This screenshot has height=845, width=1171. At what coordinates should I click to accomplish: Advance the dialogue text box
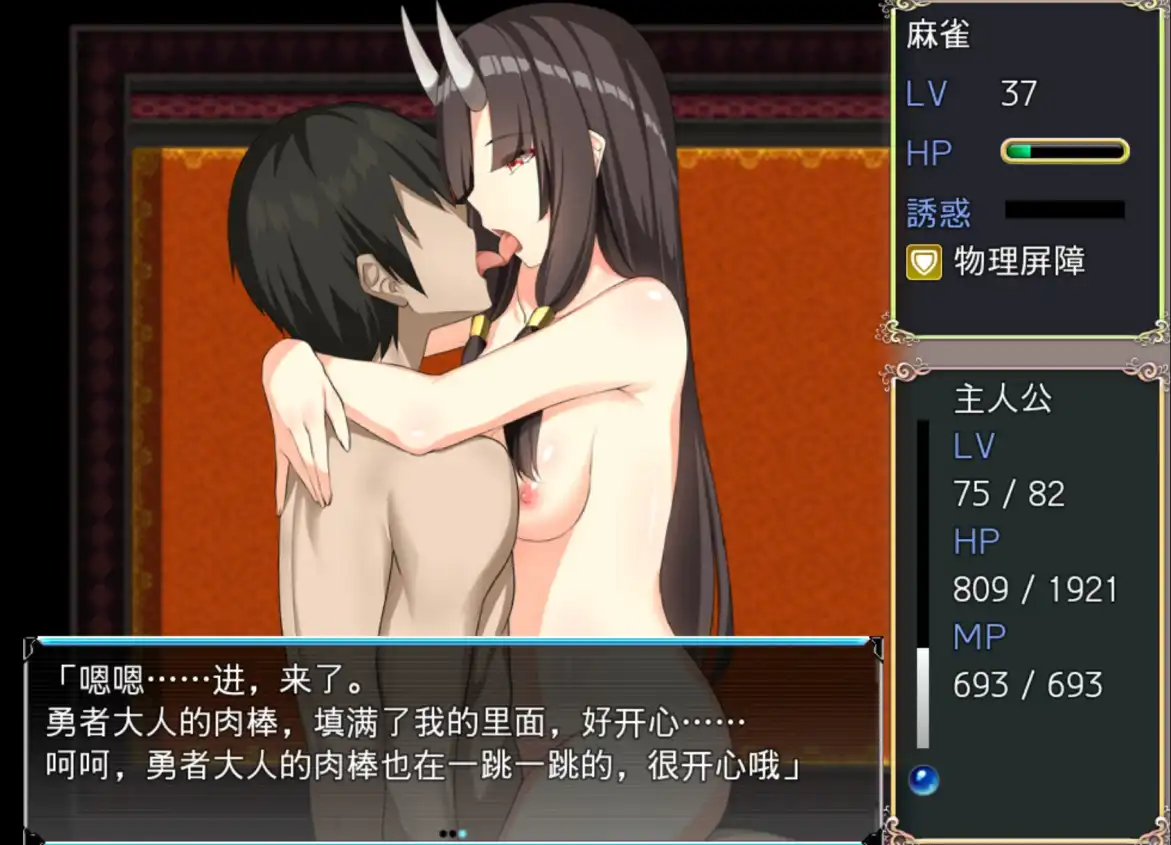point(452,738)
